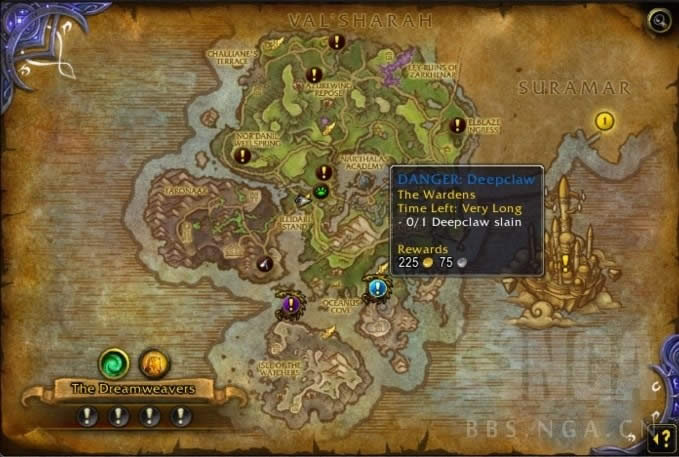Click the magnifying glass map zoom button

tap(659, 19)
